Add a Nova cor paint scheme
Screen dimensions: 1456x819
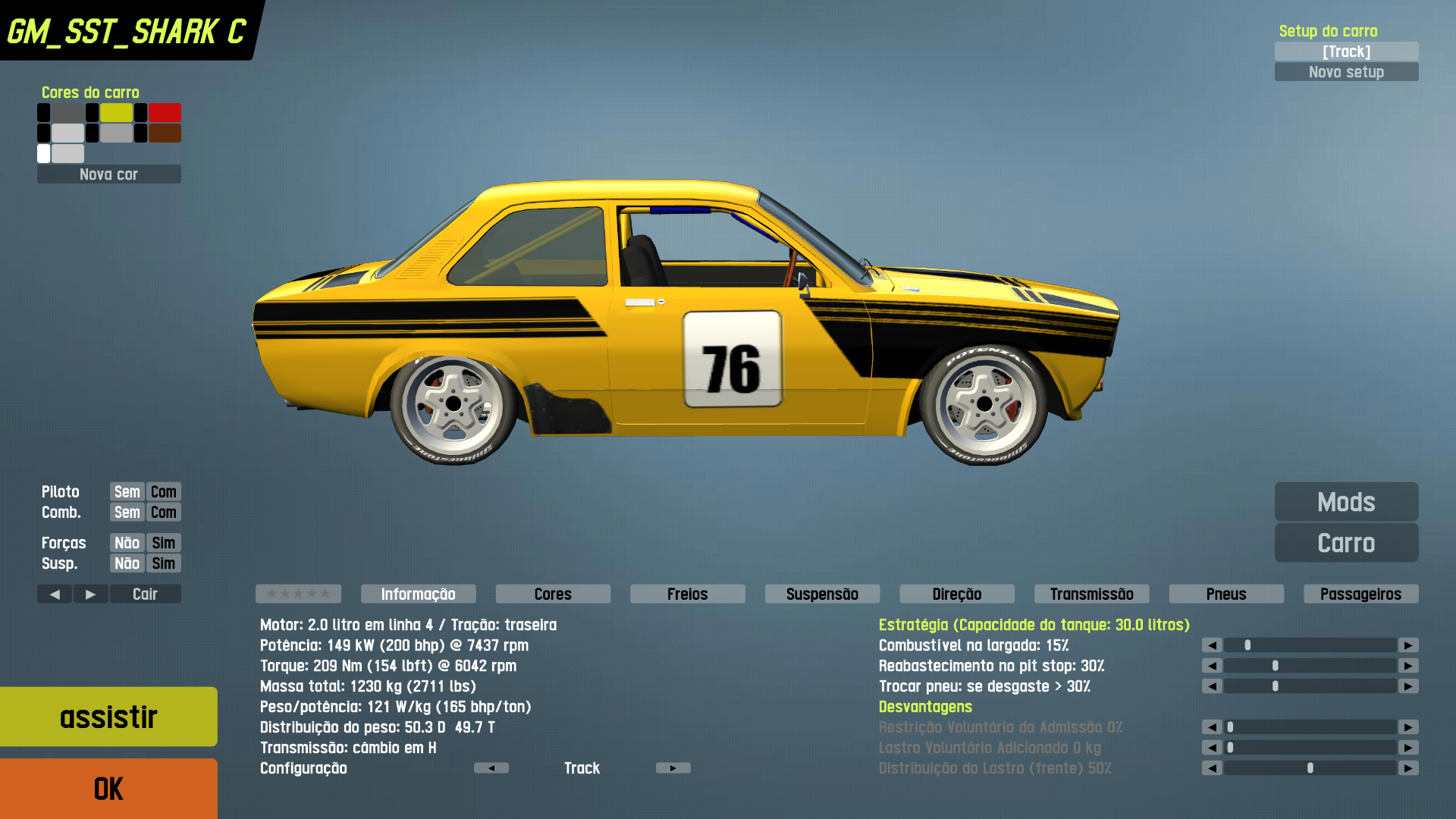108,174
